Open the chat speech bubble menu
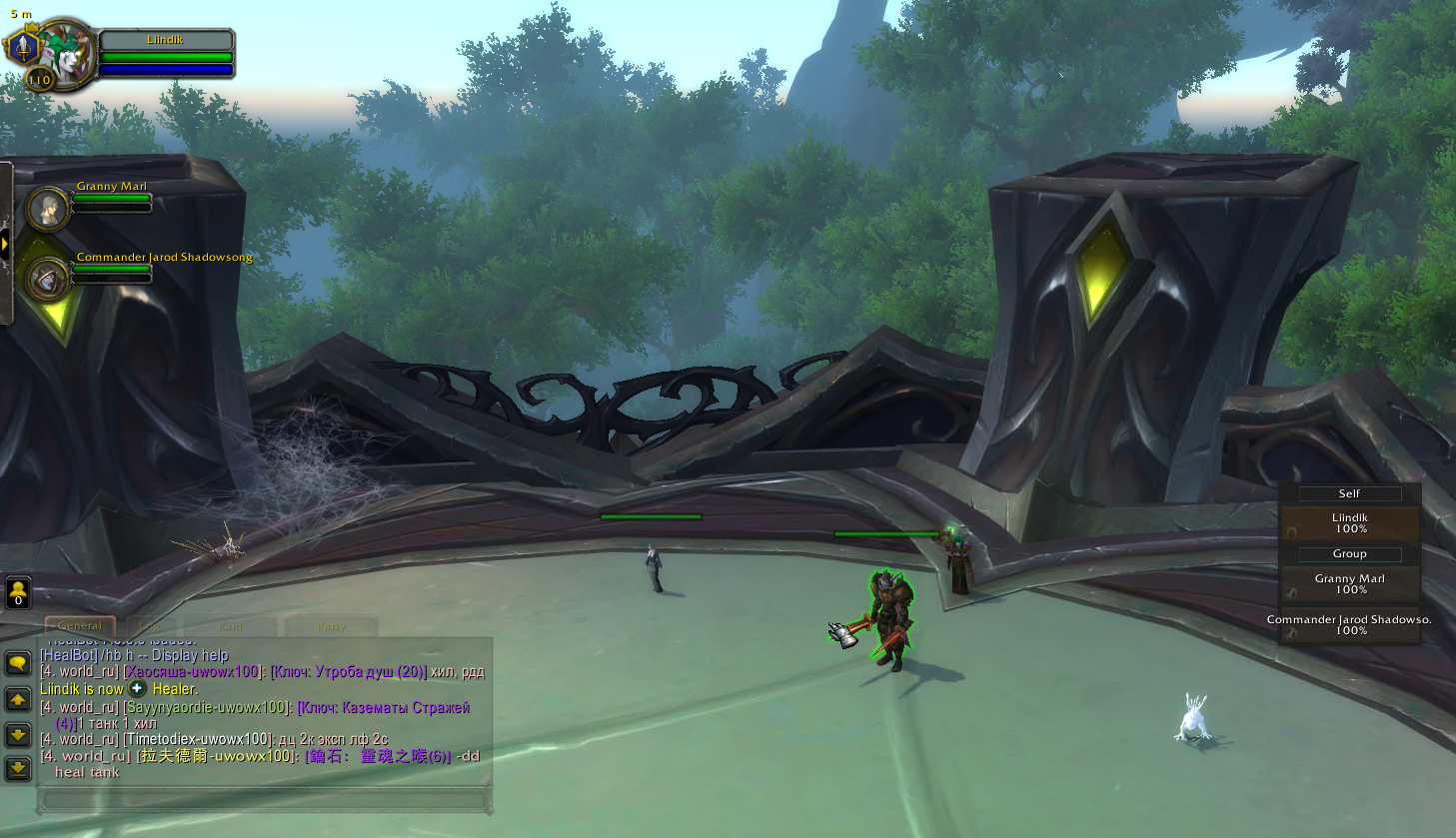1456x838 pixels. click(x=18, y=663)
